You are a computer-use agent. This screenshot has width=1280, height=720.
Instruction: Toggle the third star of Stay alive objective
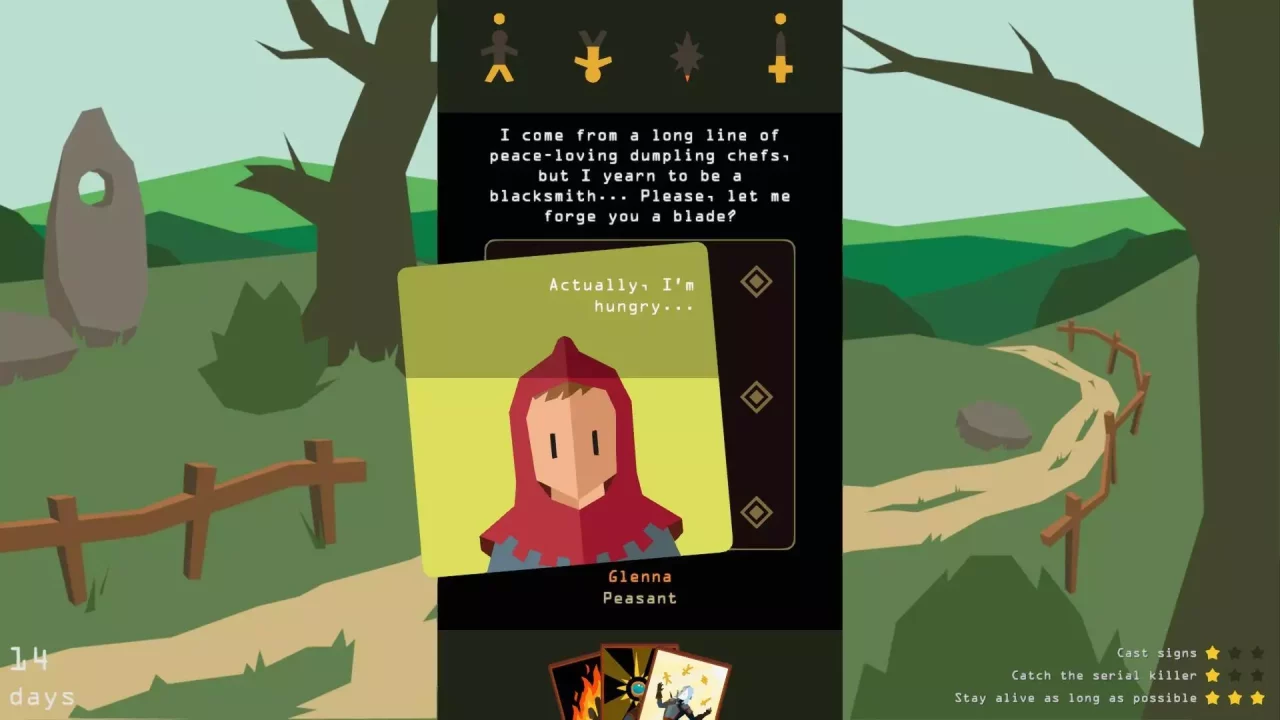tap(1258, 698)
